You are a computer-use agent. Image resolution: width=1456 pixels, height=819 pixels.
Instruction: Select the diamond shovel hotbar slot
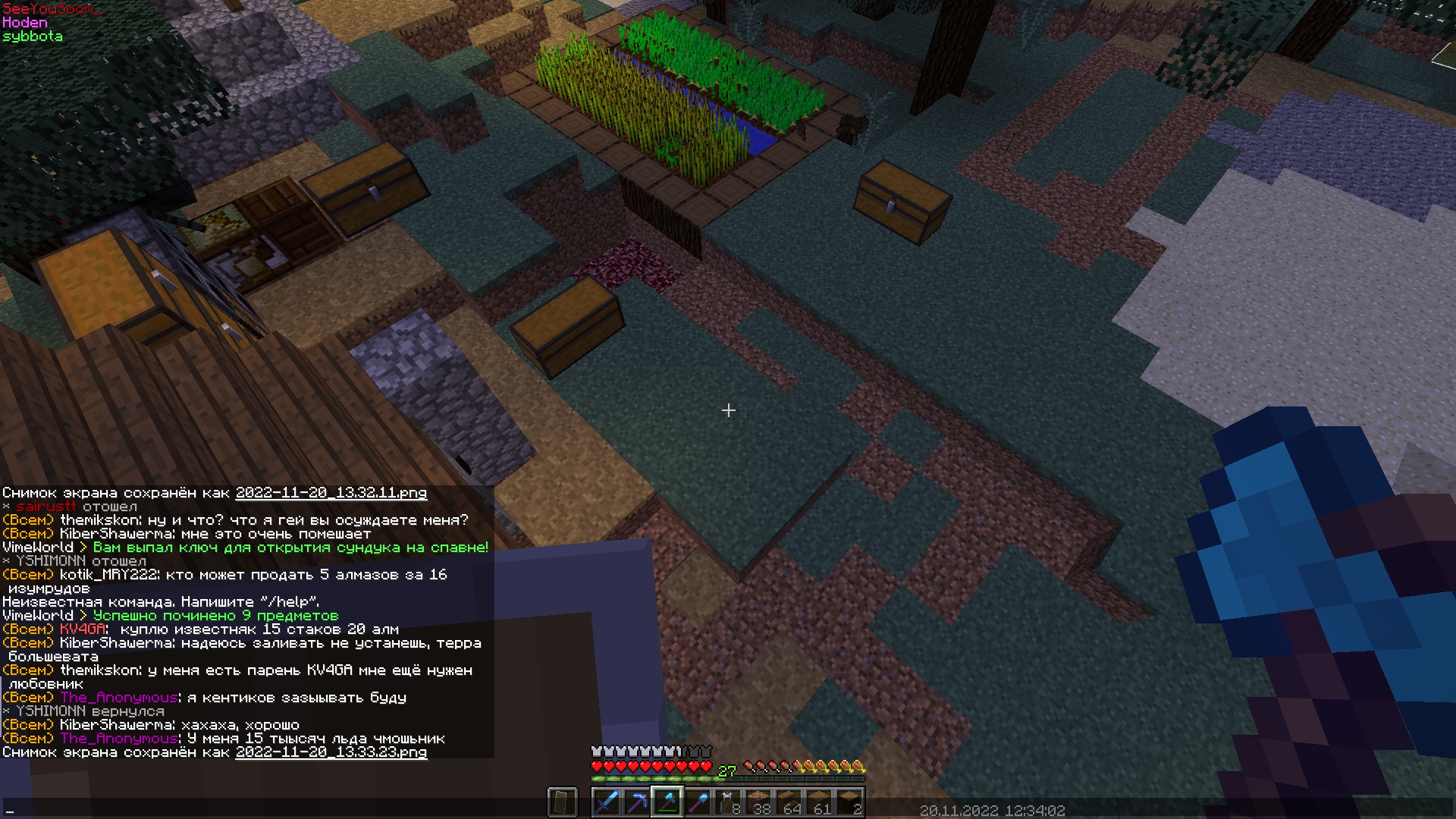698,802
